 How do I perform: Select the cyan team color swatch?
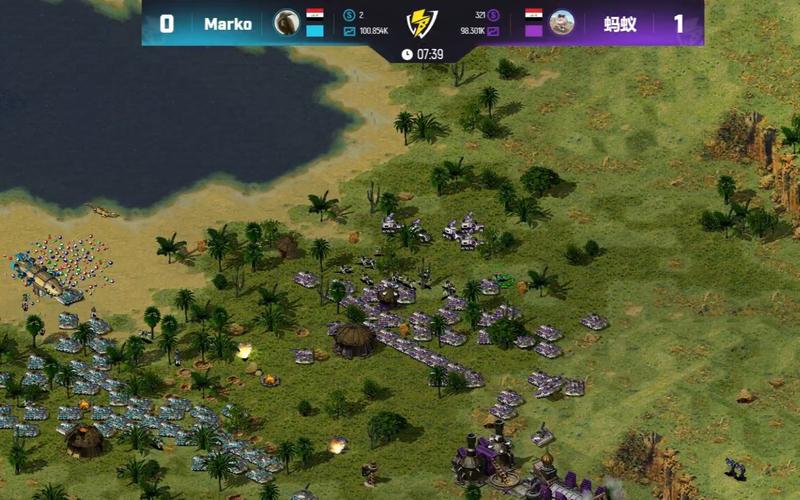(315, 31)
